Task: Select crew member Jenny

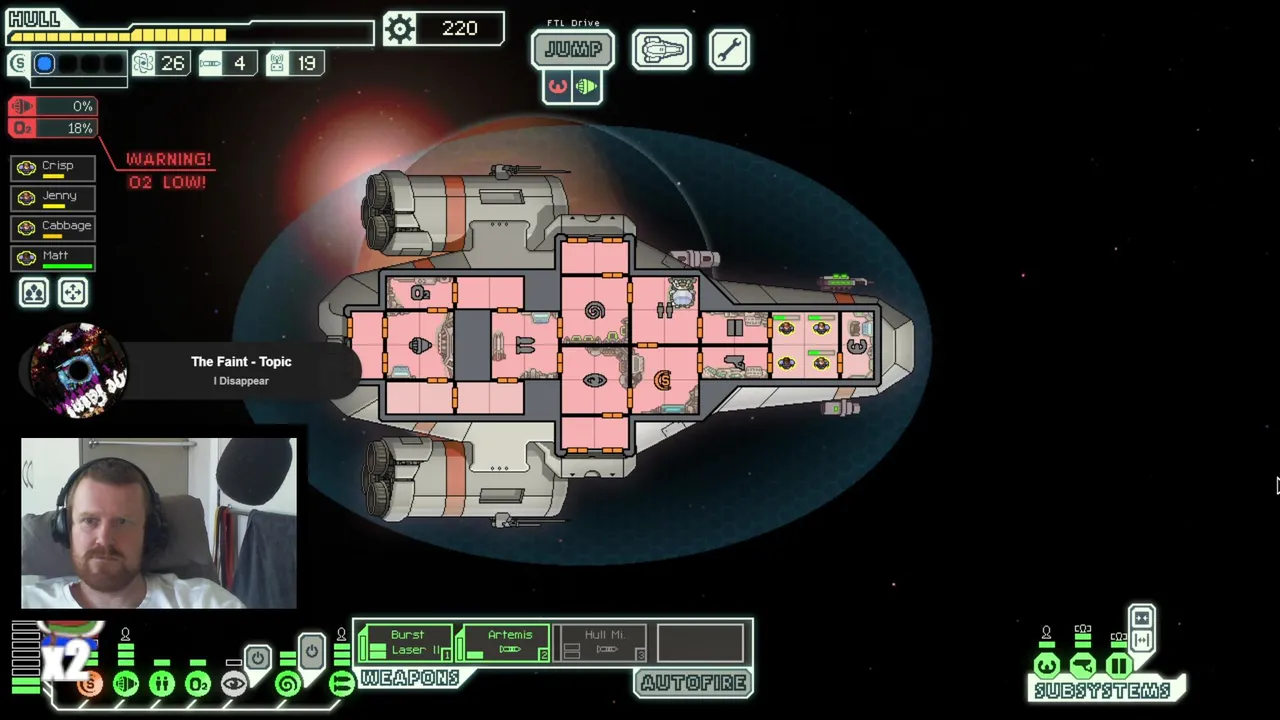Action: click(x=54, y=197)
